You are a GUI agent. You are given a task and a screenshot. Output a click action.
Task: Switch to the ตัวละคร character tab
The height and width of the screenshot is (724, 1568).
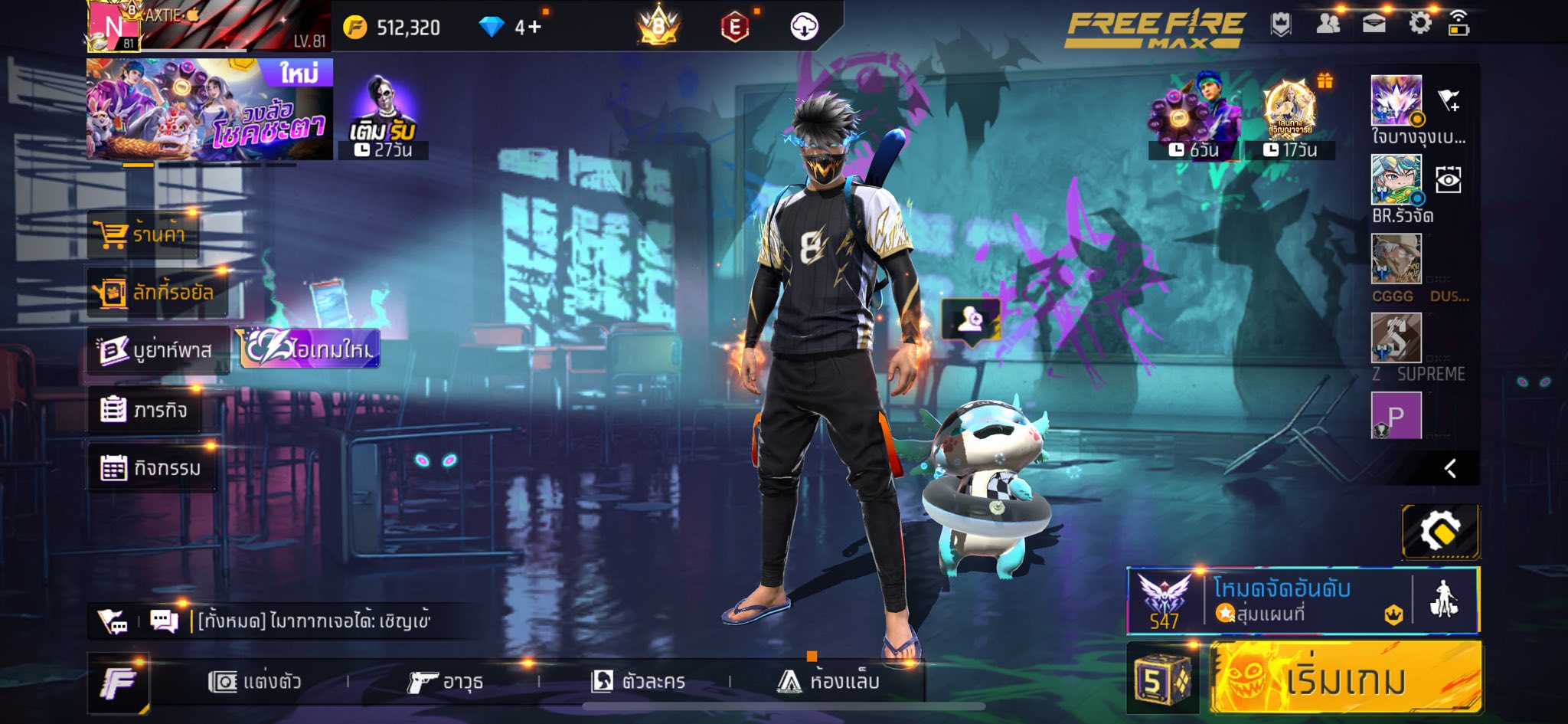pyautogui.click(x=639, y=681)
